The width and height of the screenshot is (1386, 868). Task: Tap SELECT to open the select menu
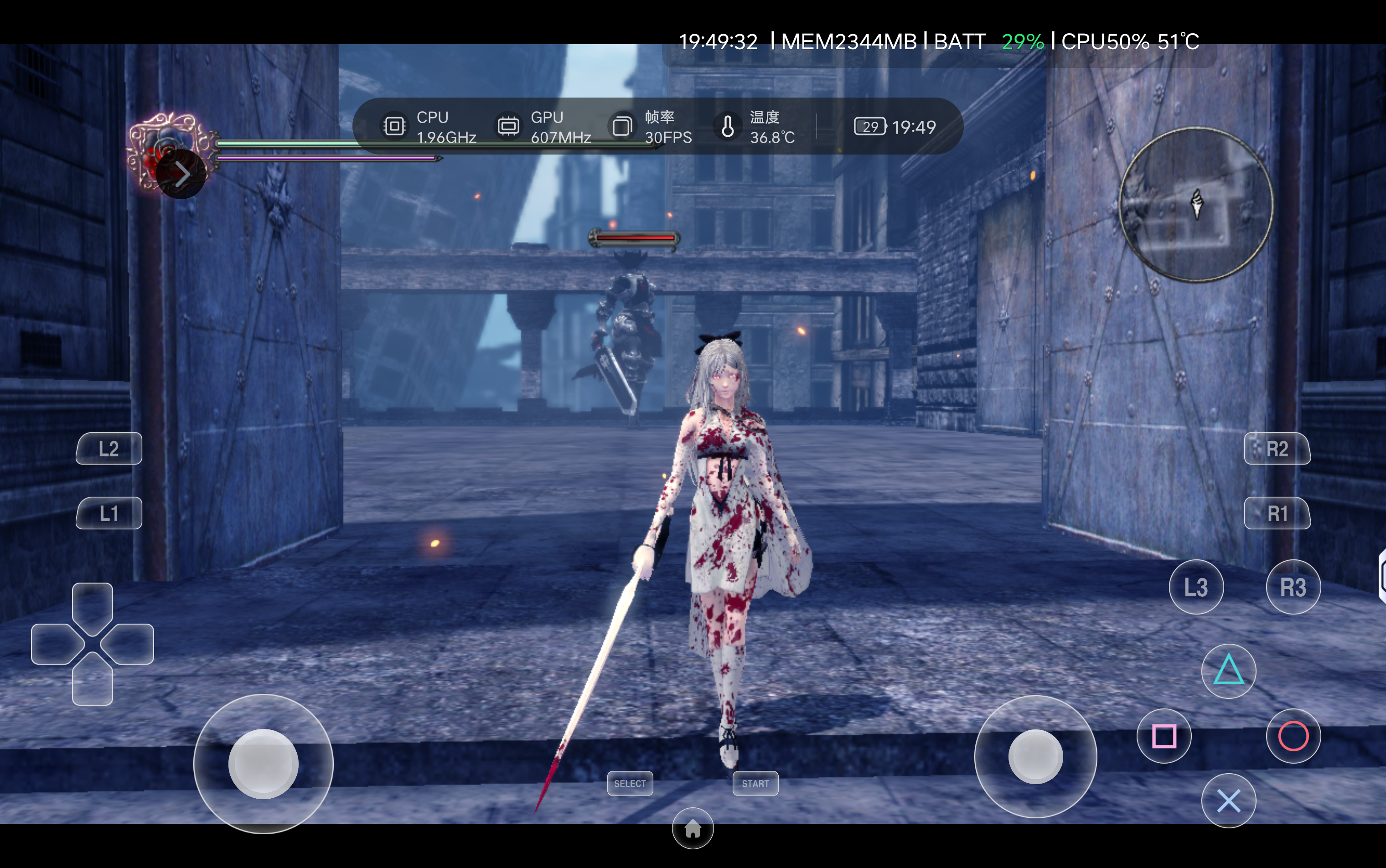pyautogui.click(x=630, y=783)
